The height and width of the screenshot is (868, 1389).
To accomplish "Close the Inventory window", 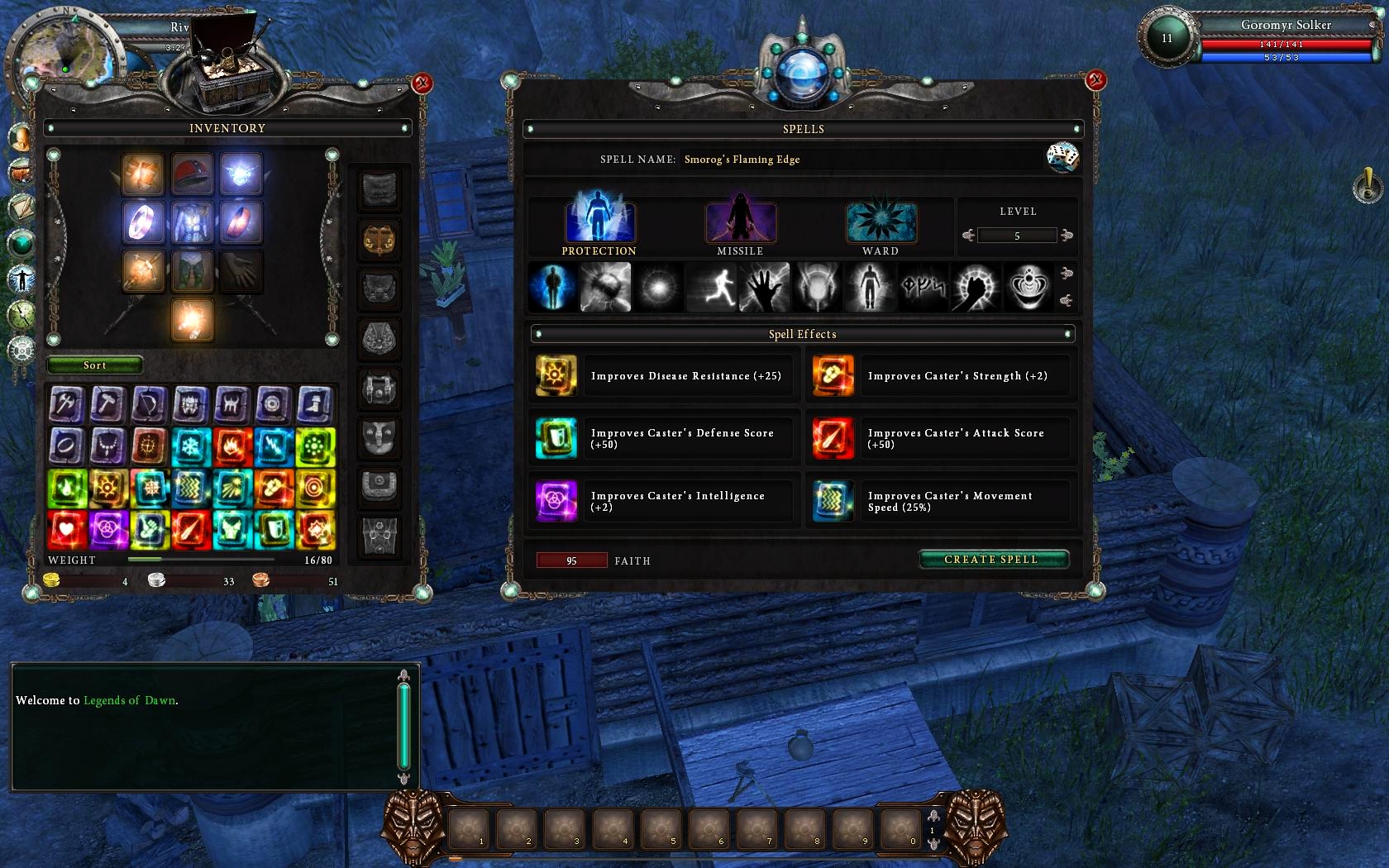I will [x=422, y=83].
